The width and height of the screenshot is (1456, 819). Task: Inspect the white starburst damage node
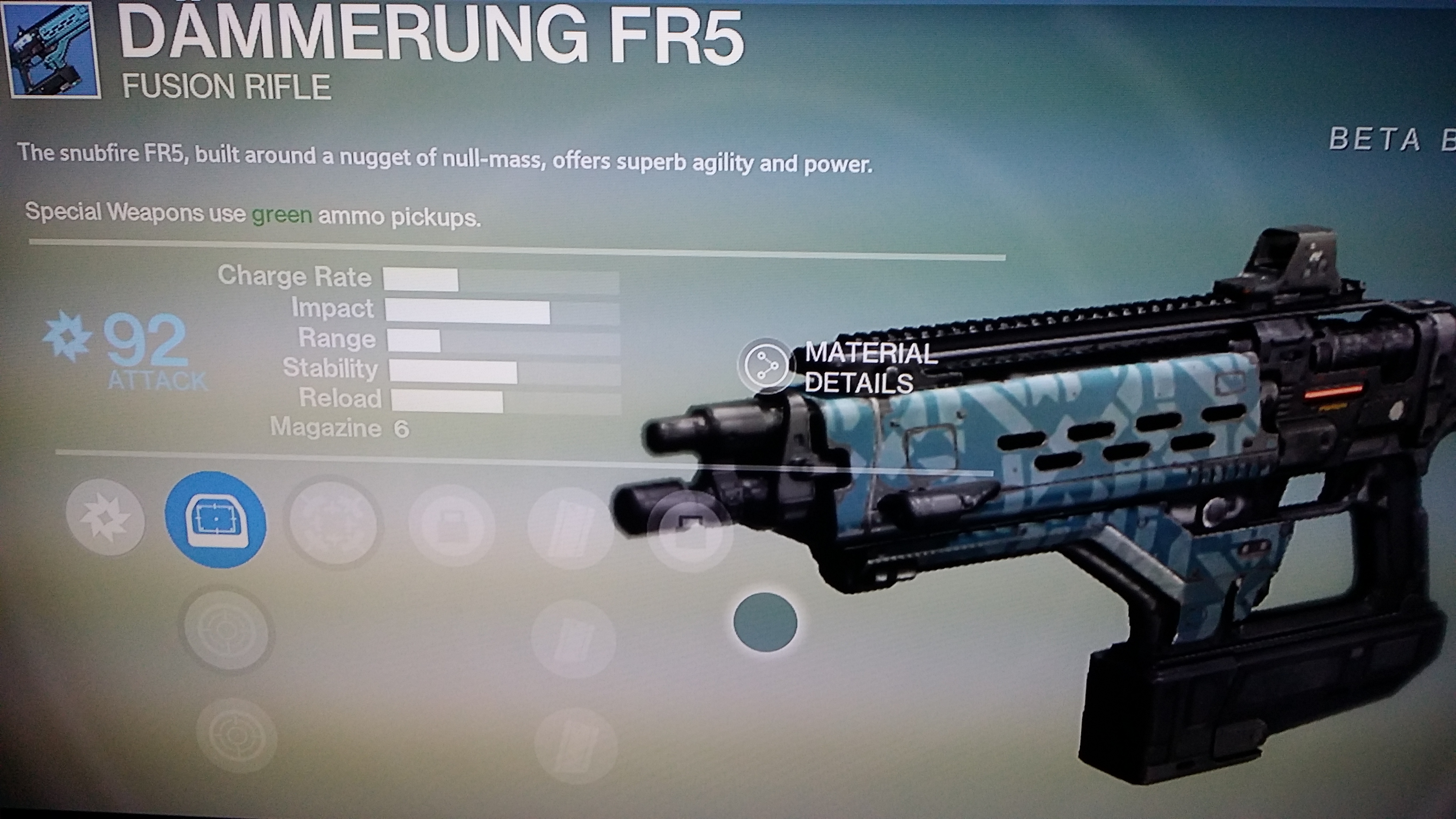click(x=105, y=517)
